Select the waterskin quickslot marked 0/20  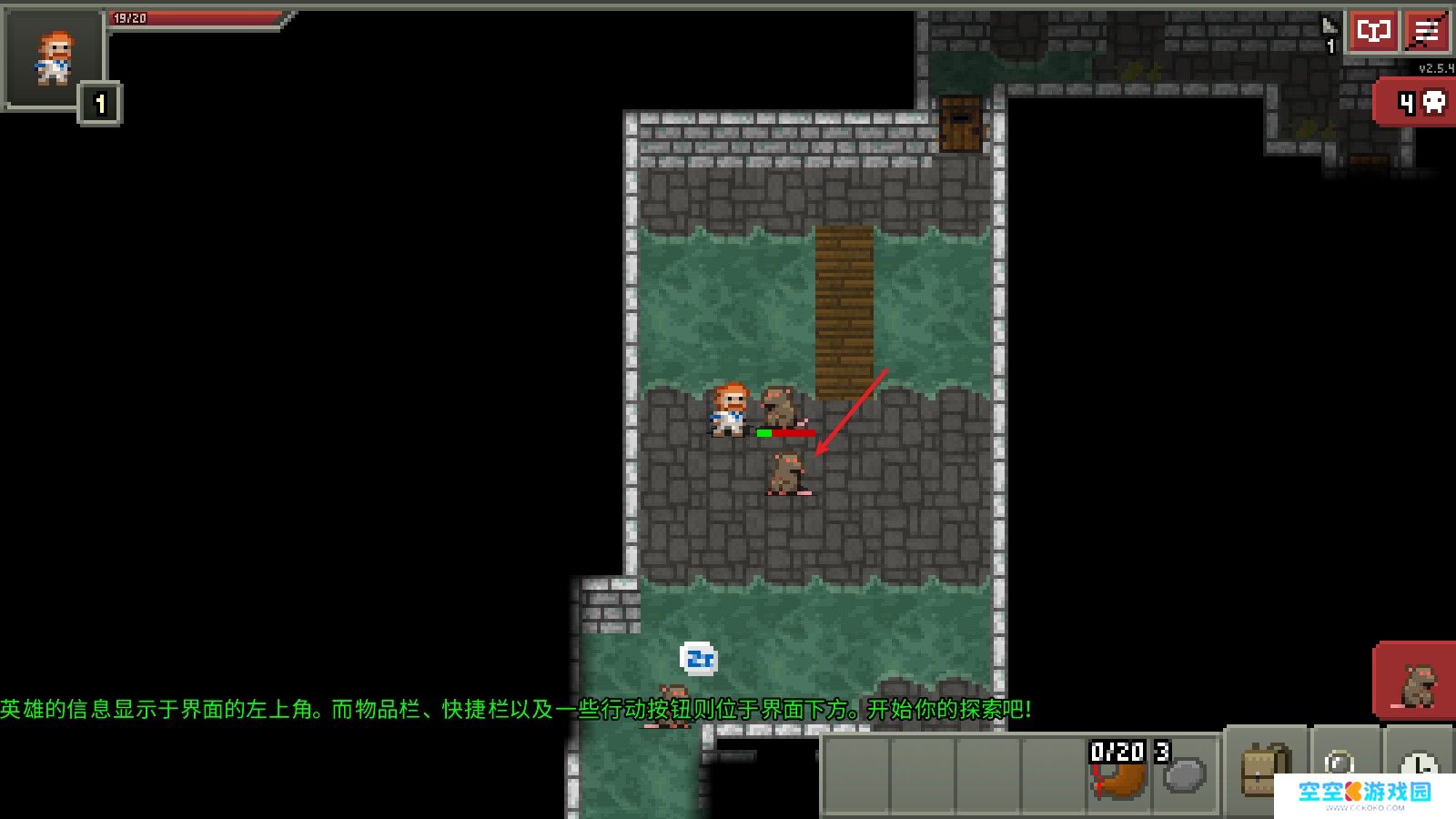click(1119, 772)
